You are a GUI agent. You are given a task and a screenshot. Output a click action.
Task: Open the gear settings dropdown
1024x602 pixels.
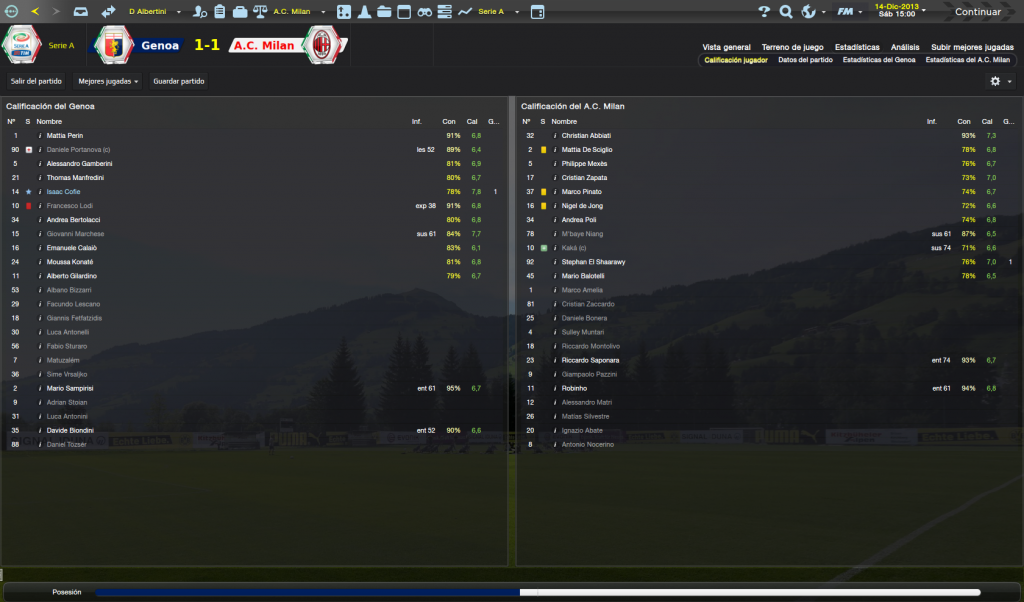(x=1000, y=81)
